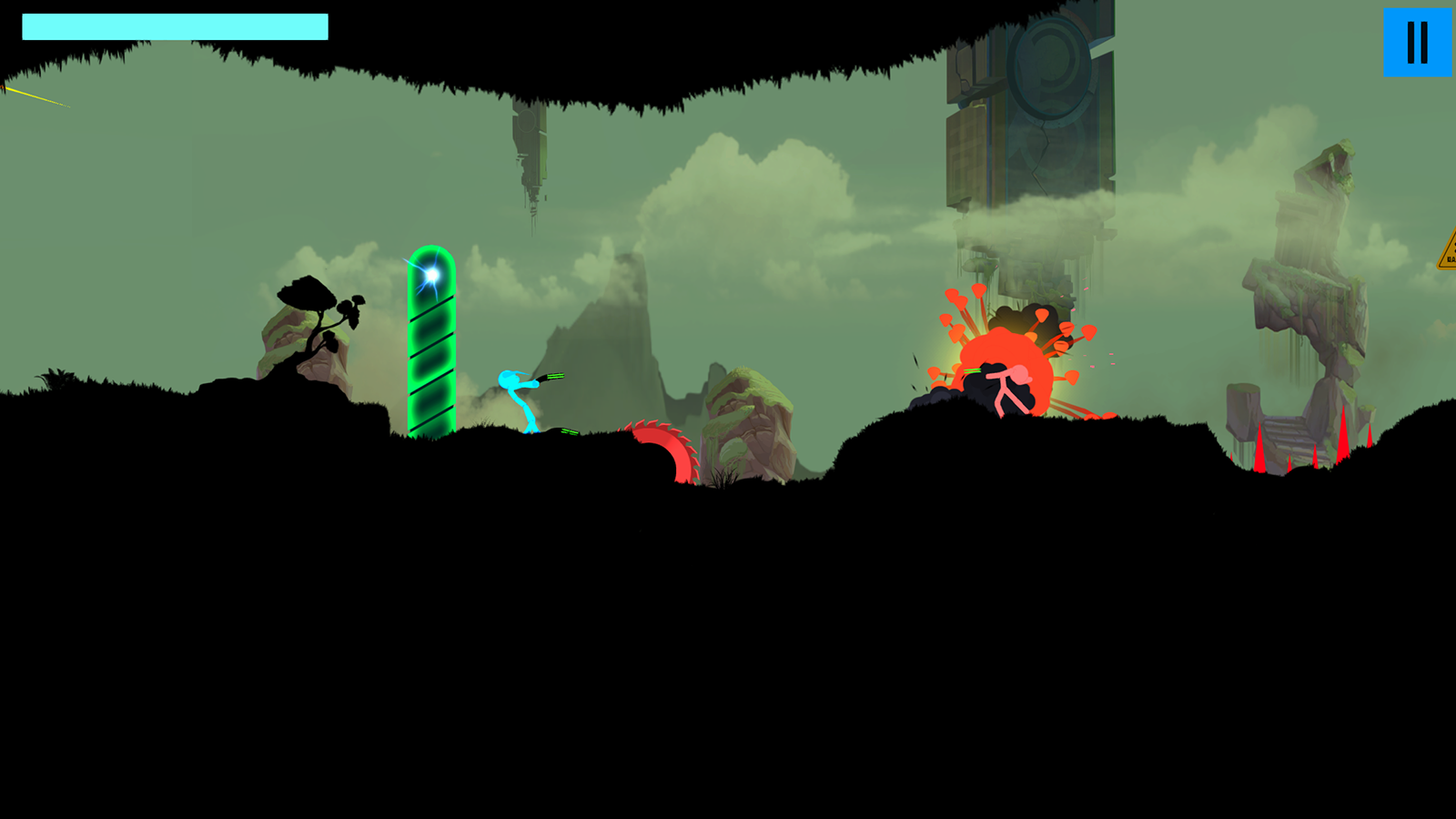Select the red stickman enemy
1456x819 pixels.
point(1006,387)
